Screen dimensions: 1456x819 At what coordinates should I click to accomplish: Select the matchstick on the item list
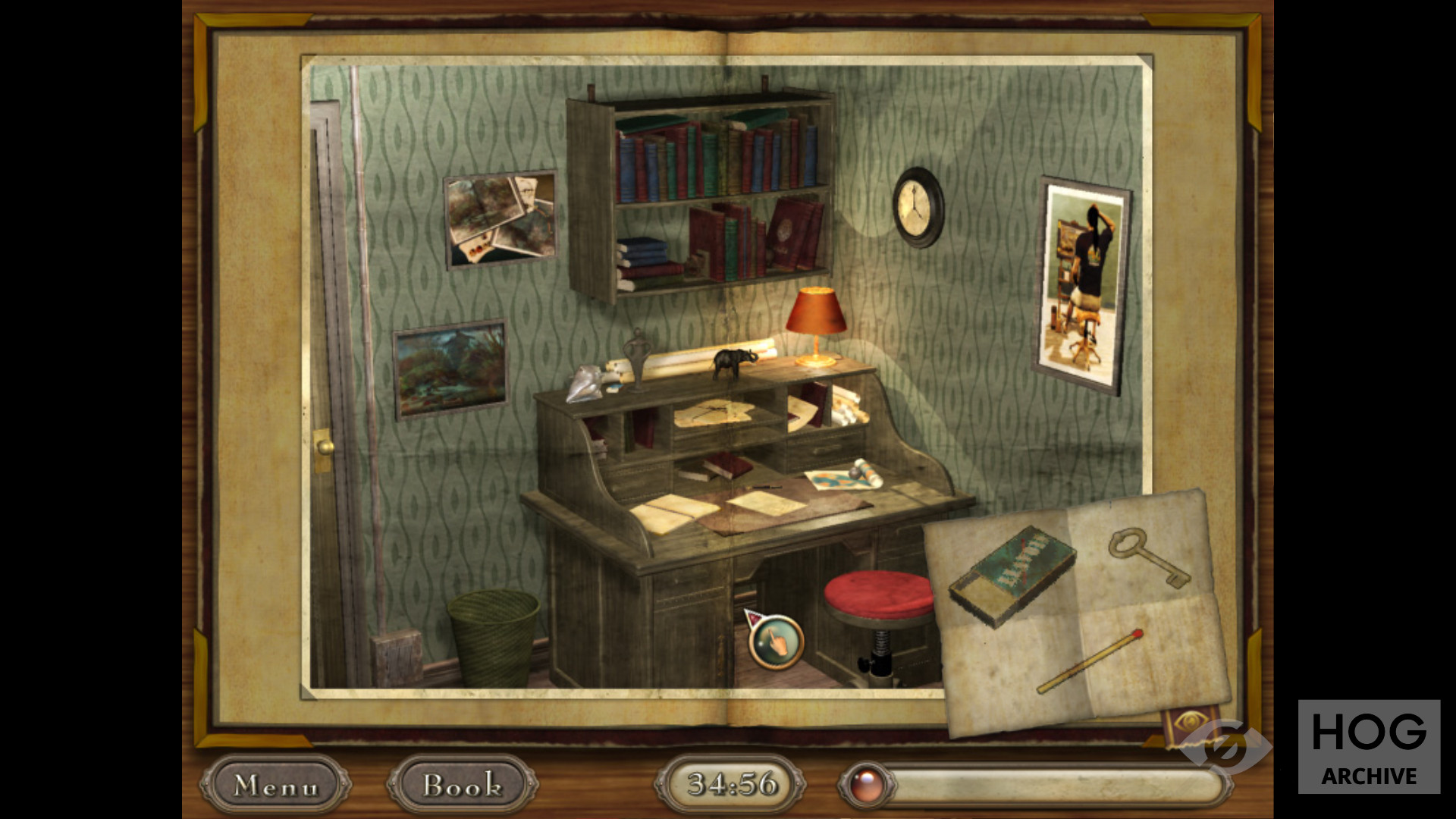(1090, 661)
